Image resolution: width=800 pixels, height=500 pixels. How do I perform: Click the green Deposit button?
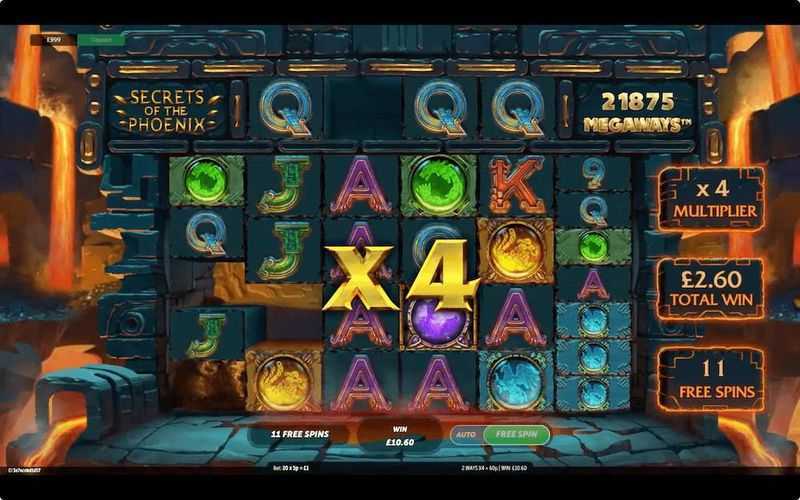click(100, 40)
